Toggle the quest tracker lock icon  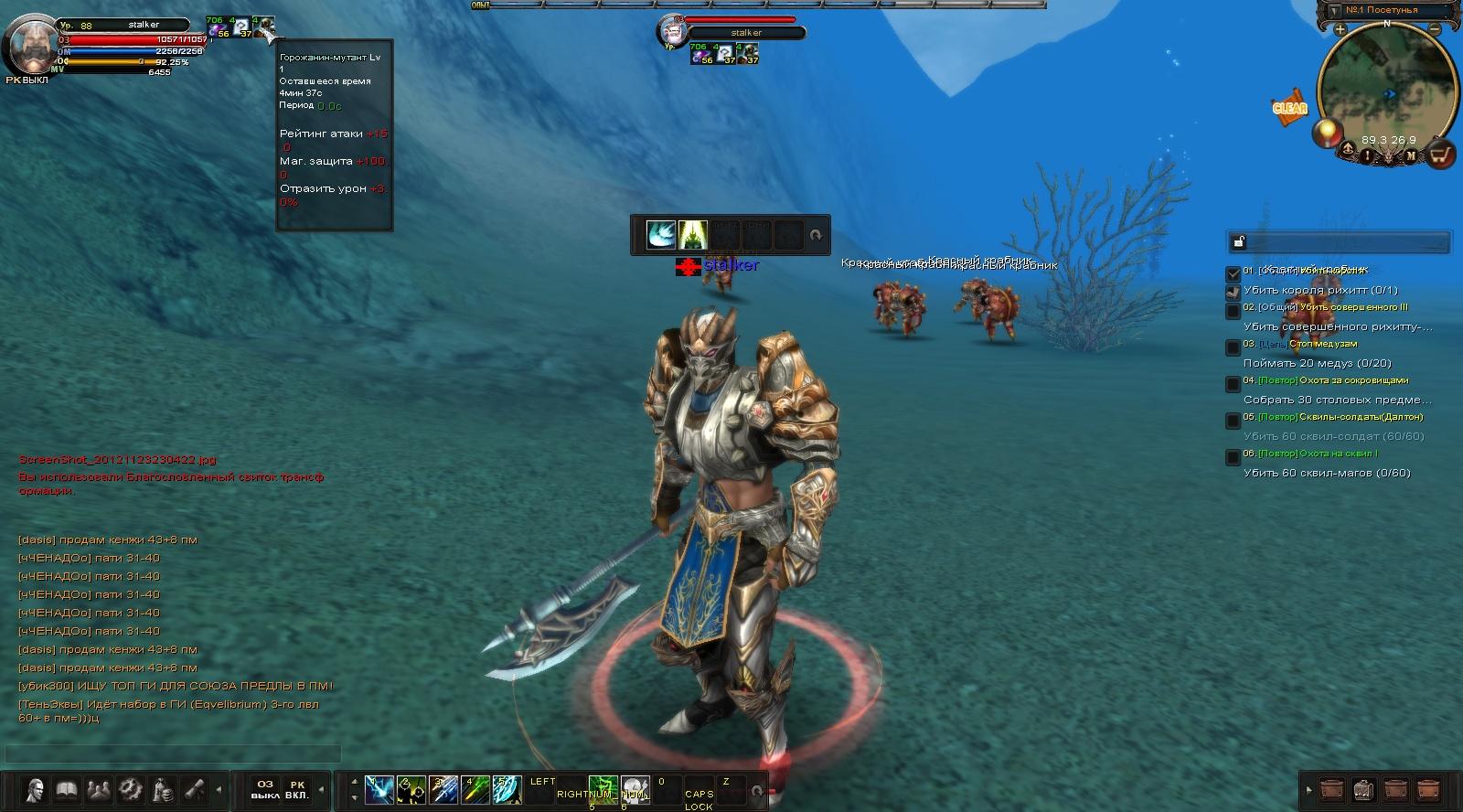click(x=1239, y=241)
